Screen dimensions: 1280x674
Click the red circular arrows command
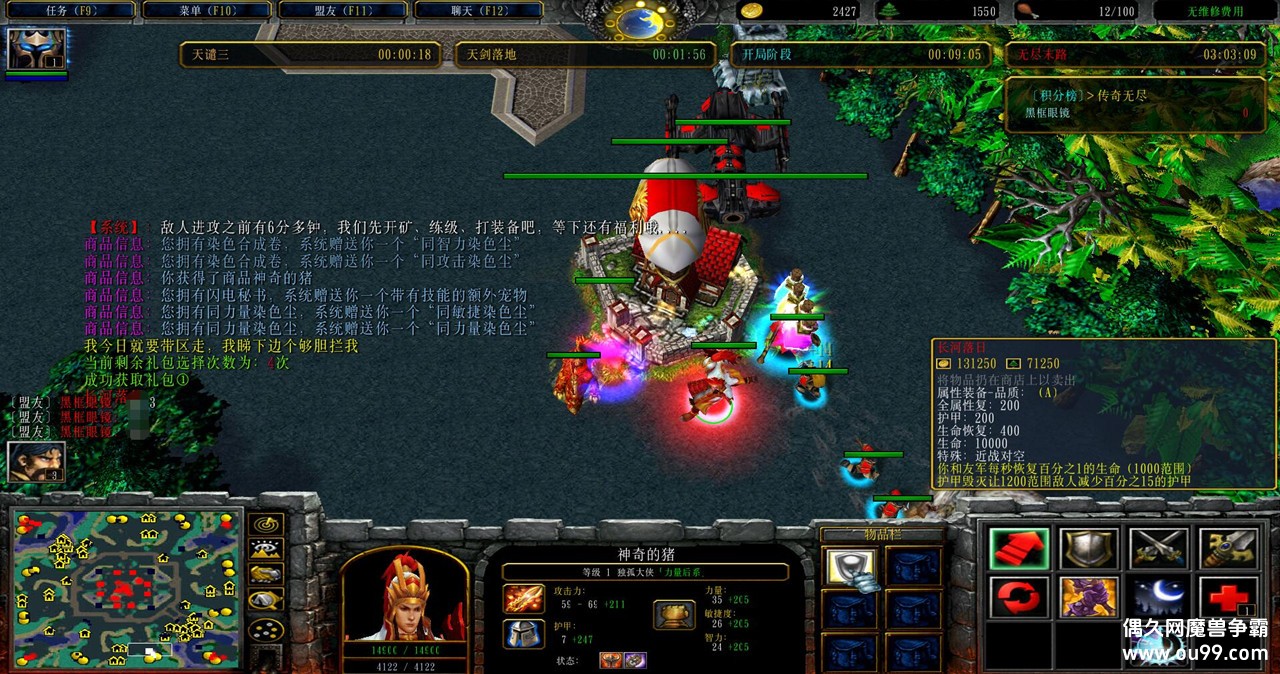tap(1019, 598)
